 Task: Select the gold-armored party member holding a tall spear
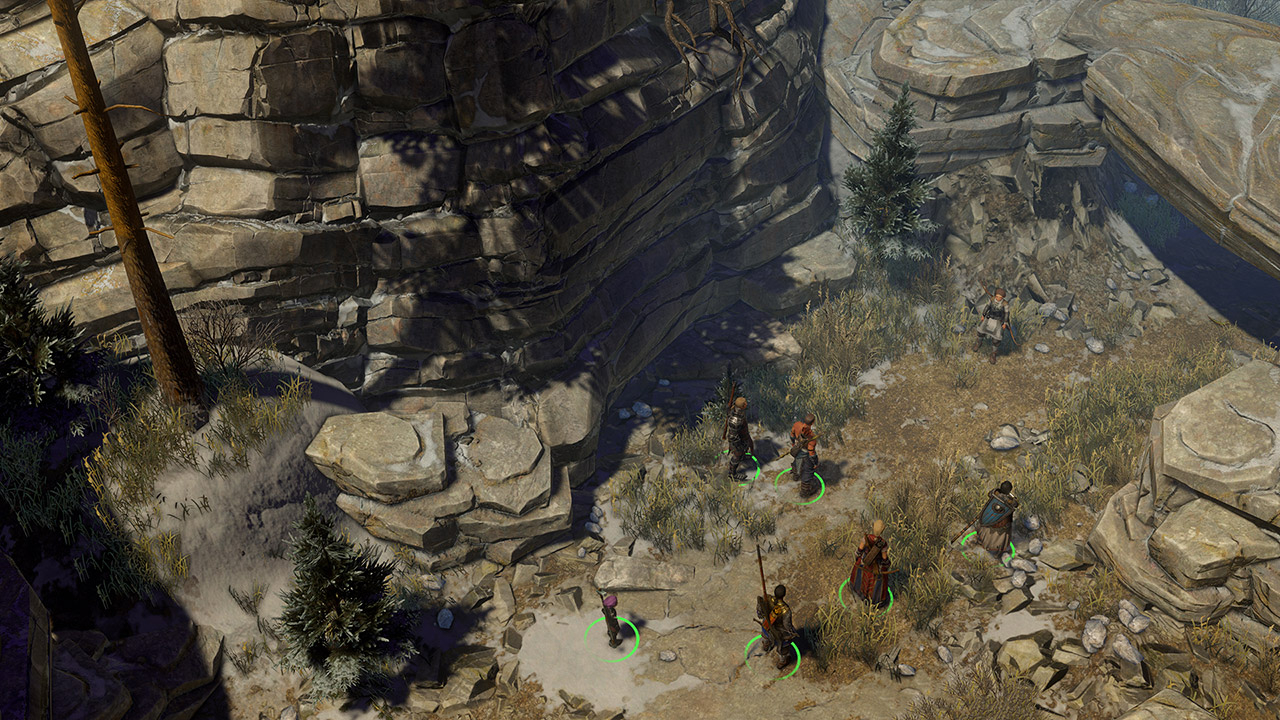coord(775,622)
